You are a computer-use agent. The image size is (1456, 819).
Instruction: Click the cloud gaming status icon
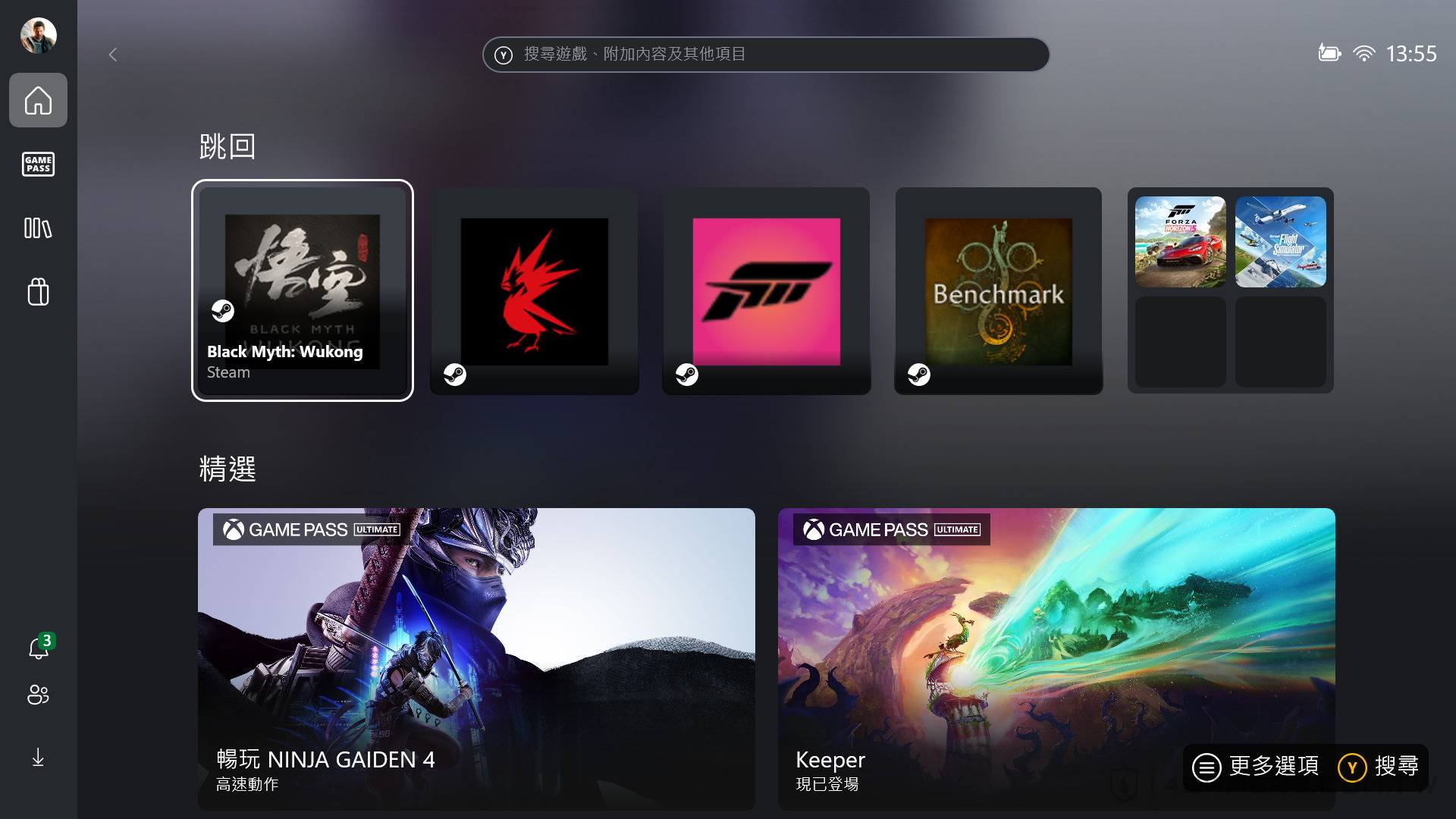click(x=1329, y=53)
